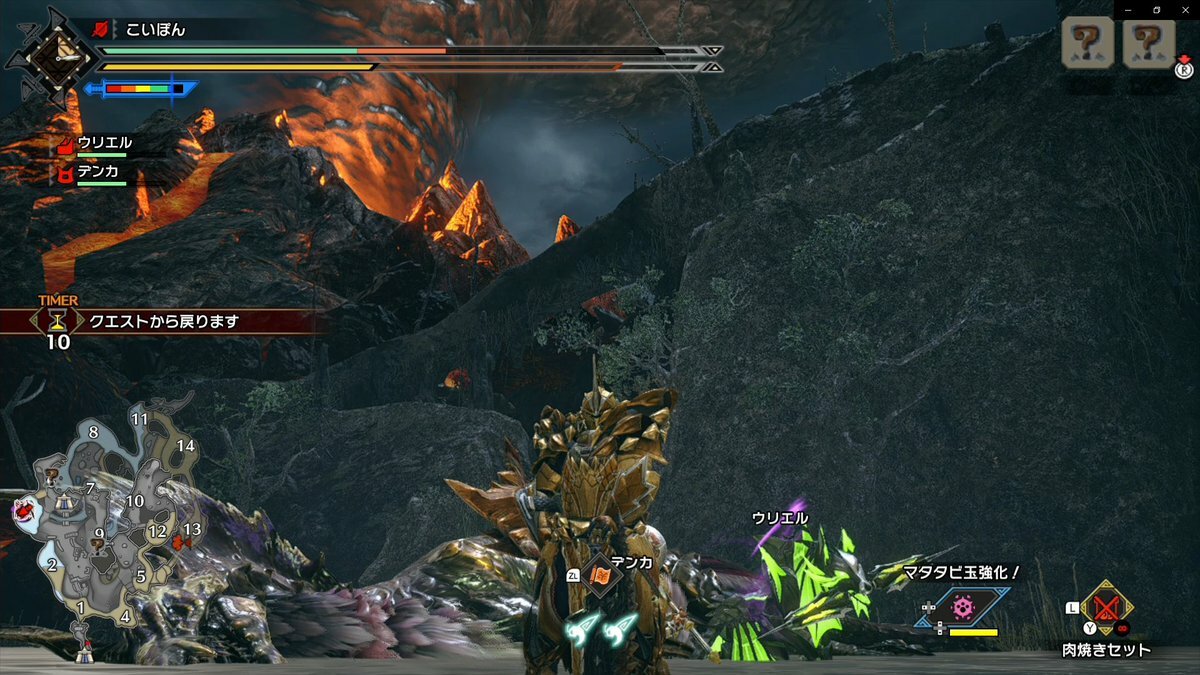Click the red monster marker beside area 13
1200x675 pixels.
[181, 543]
